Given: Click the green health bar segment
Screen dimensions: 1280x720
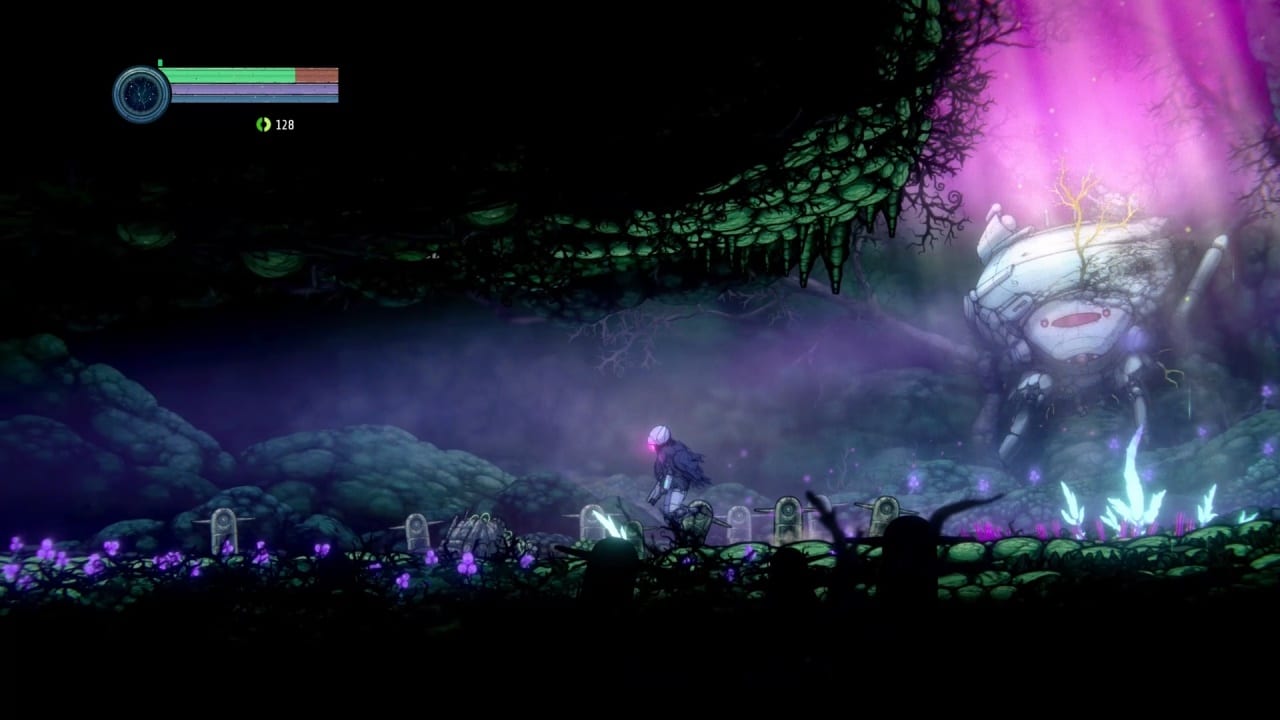Looking at the screenshot, I should tap(228, 73).
